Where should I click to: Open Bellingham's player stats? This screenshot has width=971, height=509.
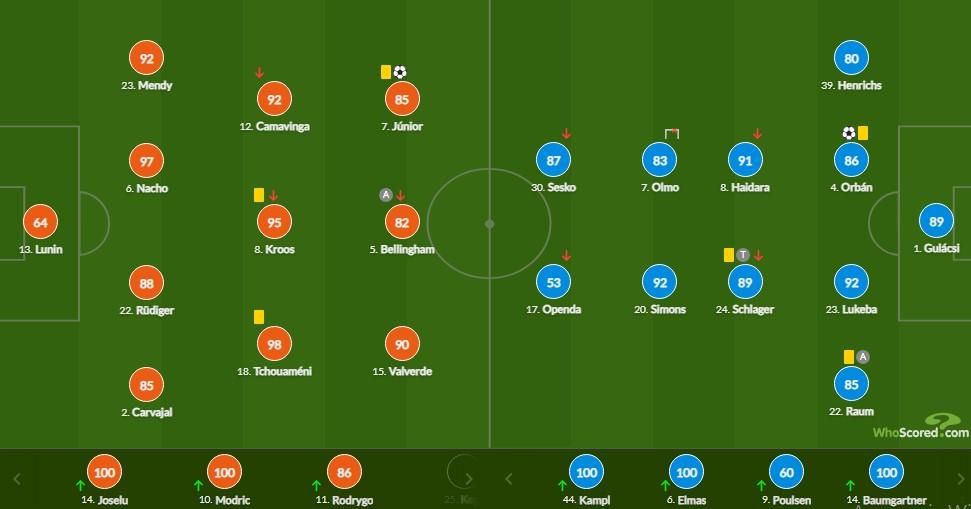400,222
